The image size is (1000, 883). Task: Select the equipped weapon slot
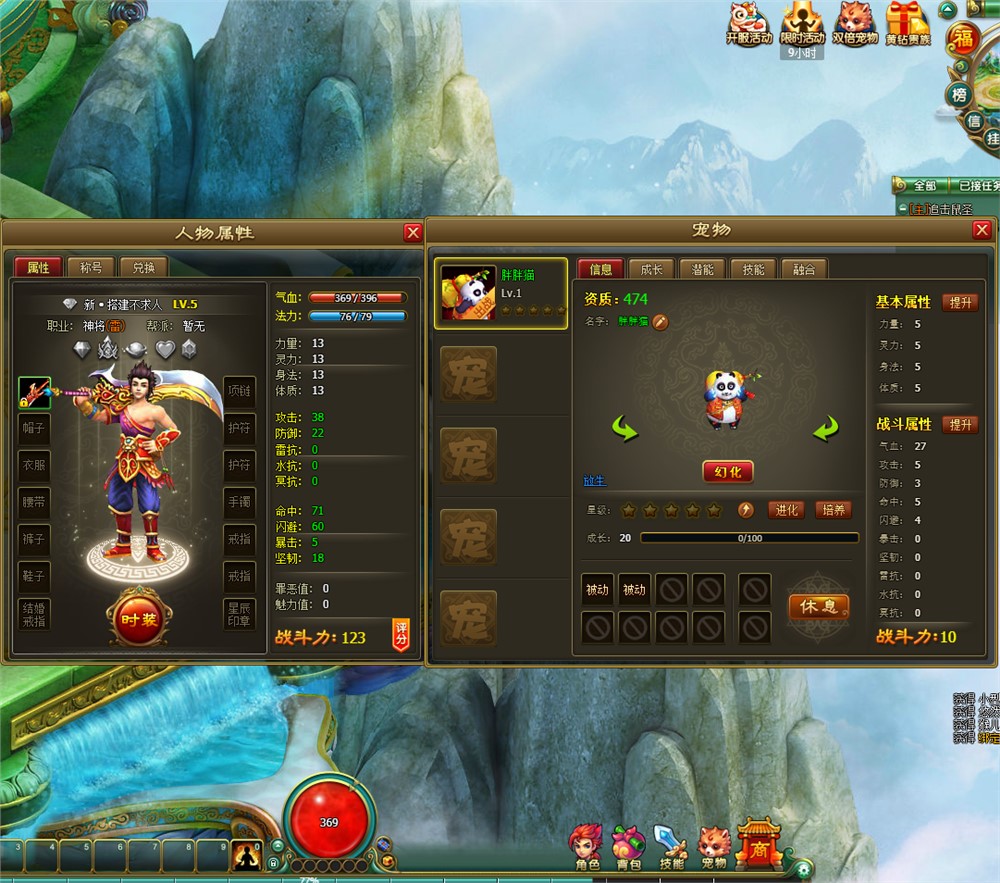tap(35, 391)
